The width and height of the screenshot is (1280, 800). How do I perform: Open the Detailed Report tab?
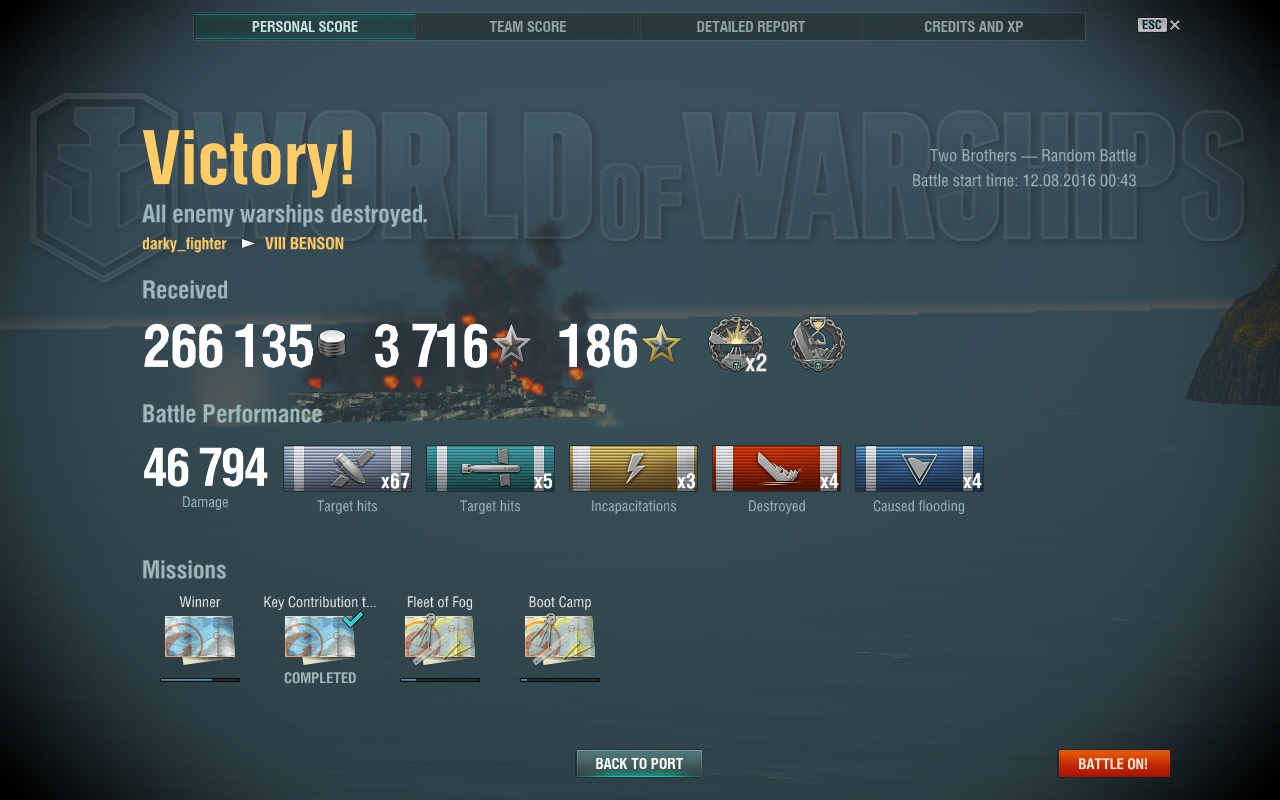(x=750, y=27)
